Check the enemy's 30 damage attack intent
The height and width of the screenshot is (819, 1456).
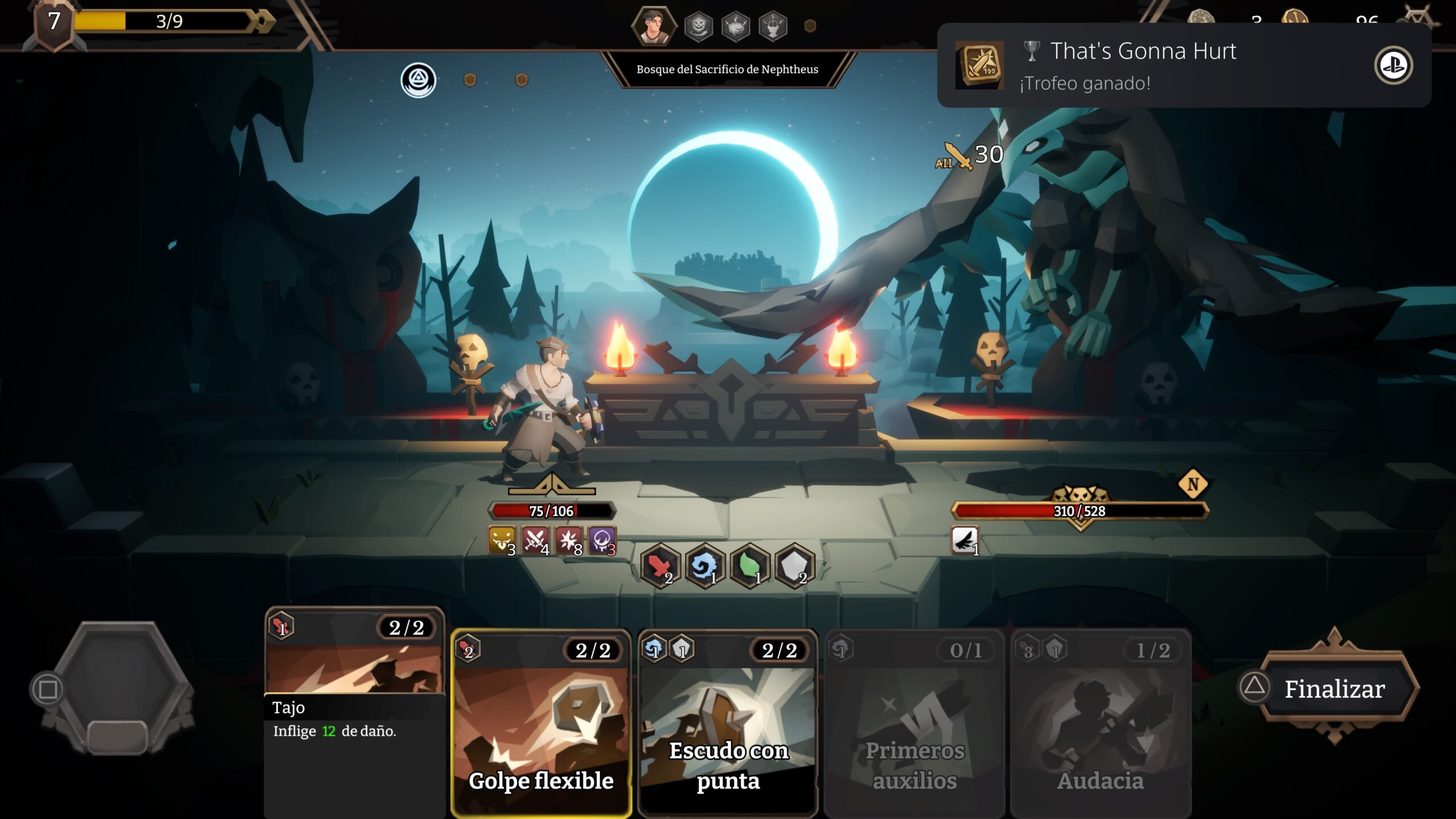point(970,155)
